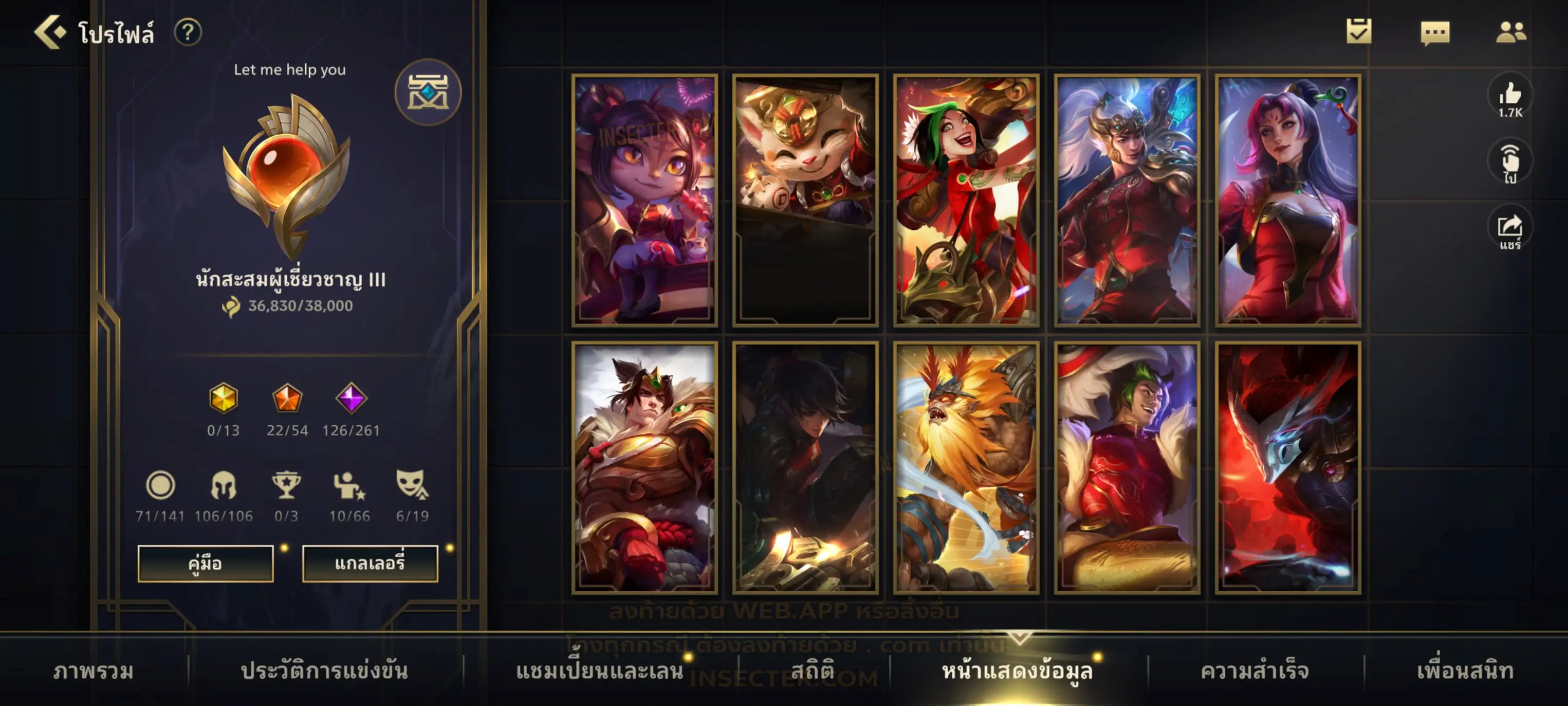Open the chat speech bubble icon

pyautogui.click(x=1435, y=32)
